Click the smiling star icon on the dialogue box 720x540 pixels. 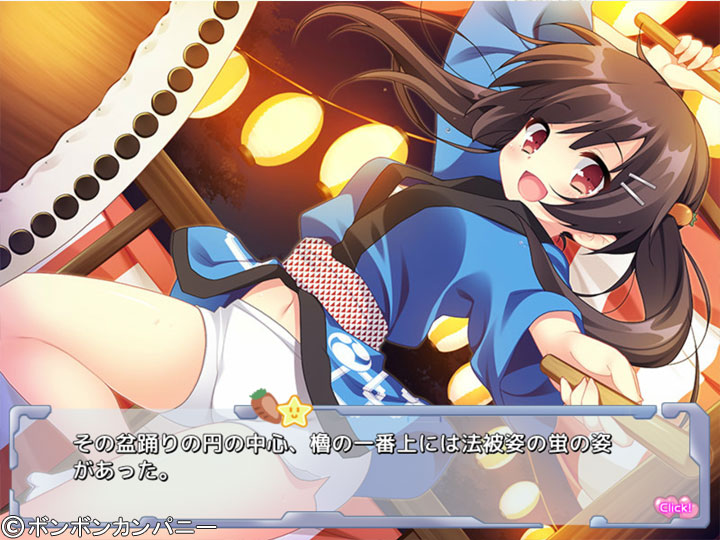[295, 408]
